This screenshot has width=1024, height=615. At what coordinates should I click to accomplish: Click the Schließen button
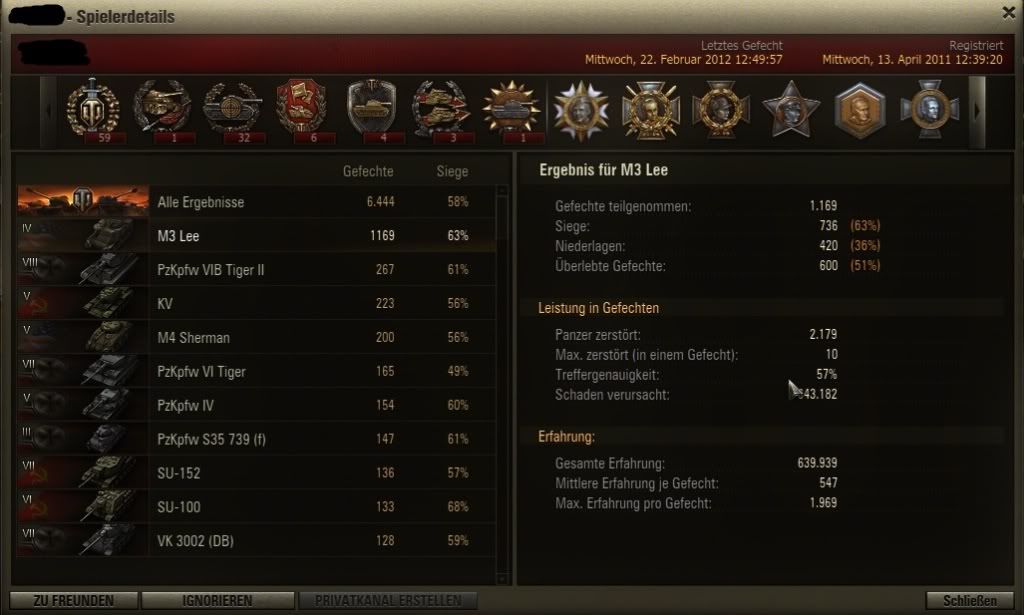pos(969,600)
